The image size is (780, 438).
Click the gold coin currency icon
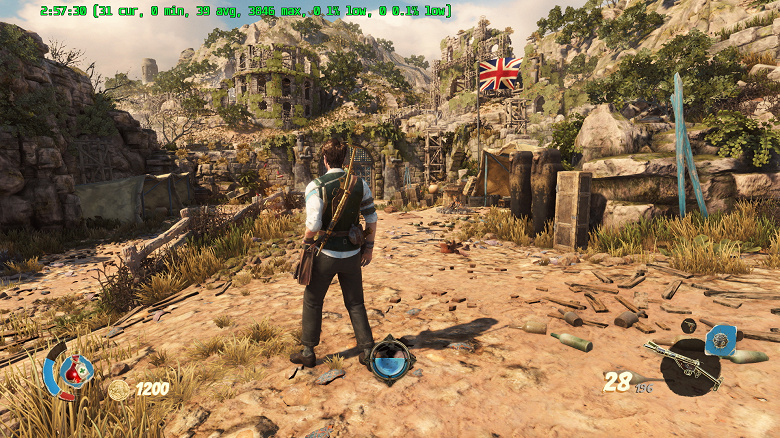tap(119, 389)
